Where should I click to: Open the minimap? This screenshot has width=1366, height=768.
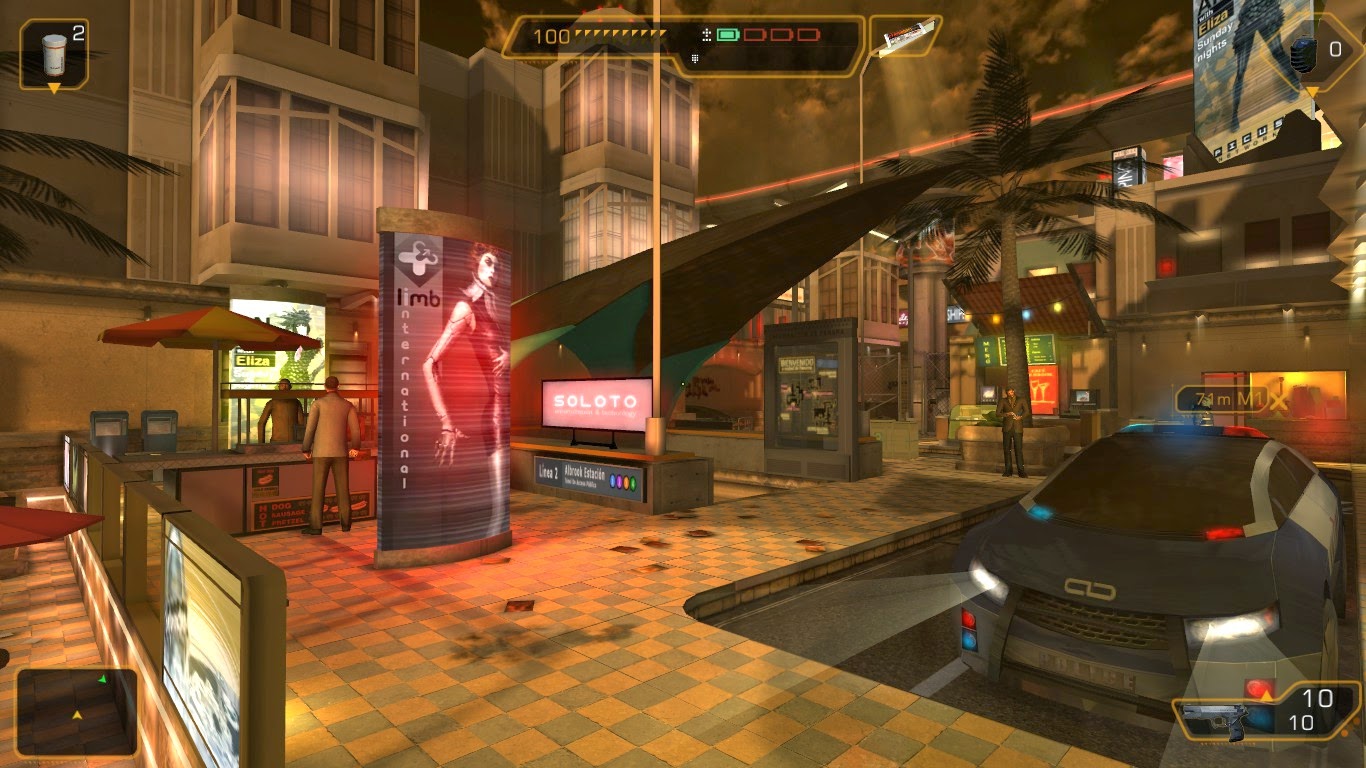point(77,711)
